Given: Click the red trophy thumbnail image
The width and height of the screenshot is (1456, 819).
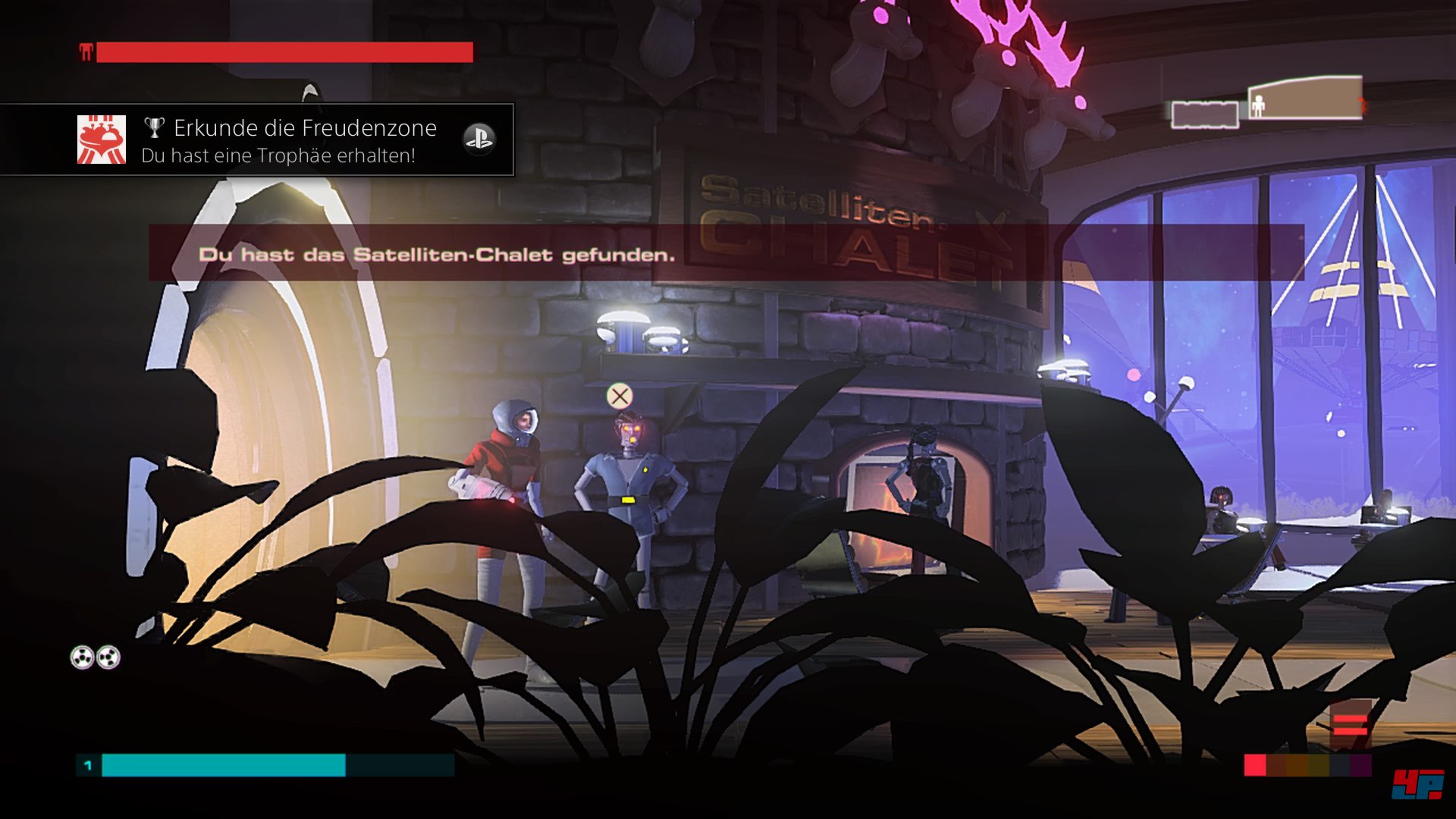Looking at the screenshot, I should click(102, 140).
